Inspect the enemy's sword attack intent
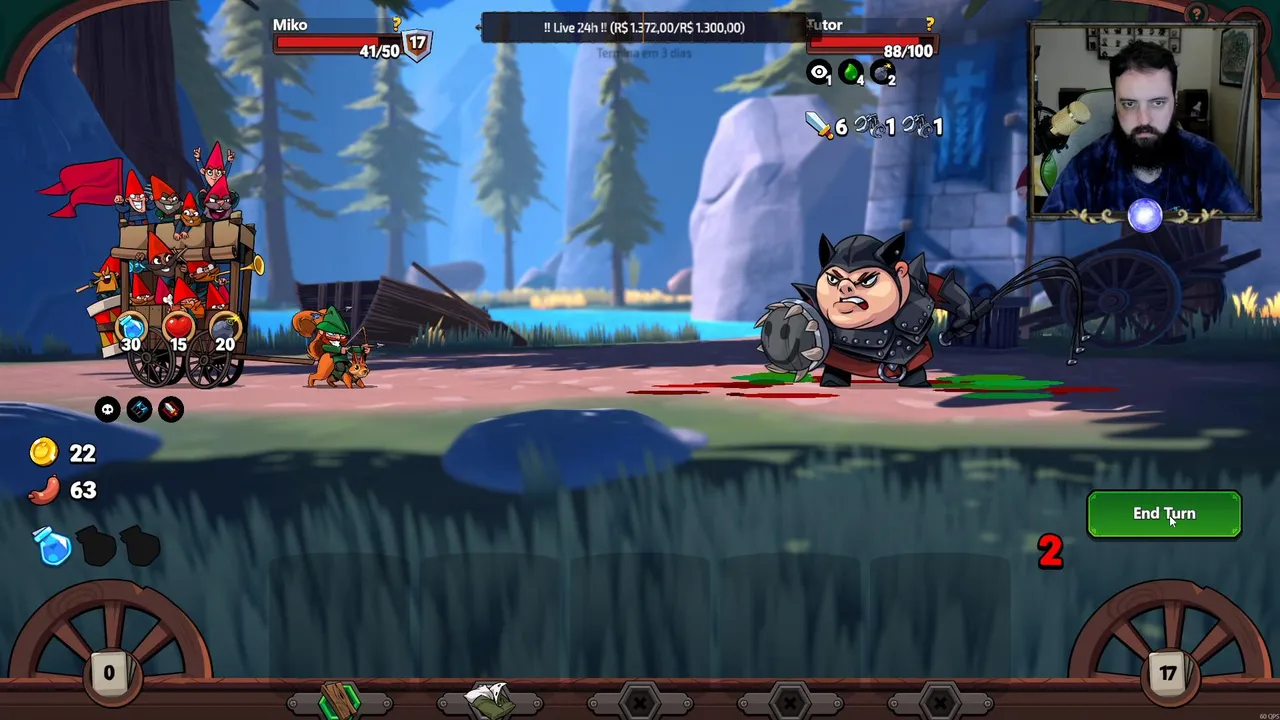Image resolution: width=1280 pixels, height=720 pixels. point(820,126)
